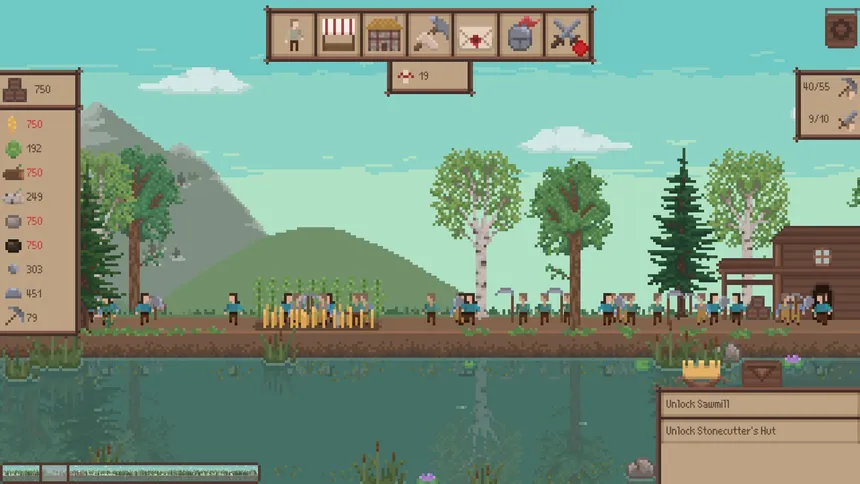Click the gold crown icon above objectives

(x=702, y=371)
